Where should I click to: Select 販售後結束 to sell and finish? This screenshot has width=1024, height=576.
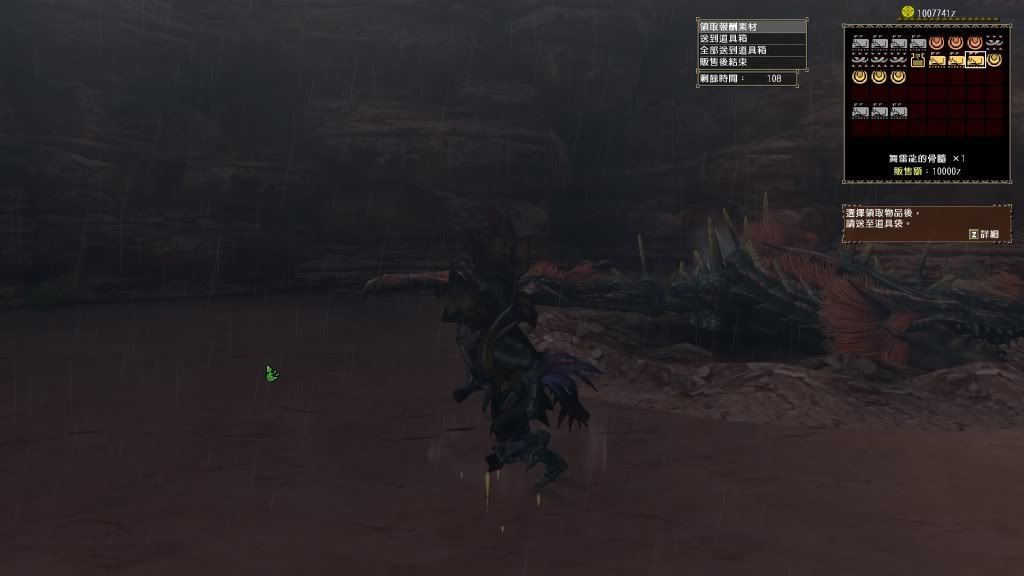[x=751, y=62]
